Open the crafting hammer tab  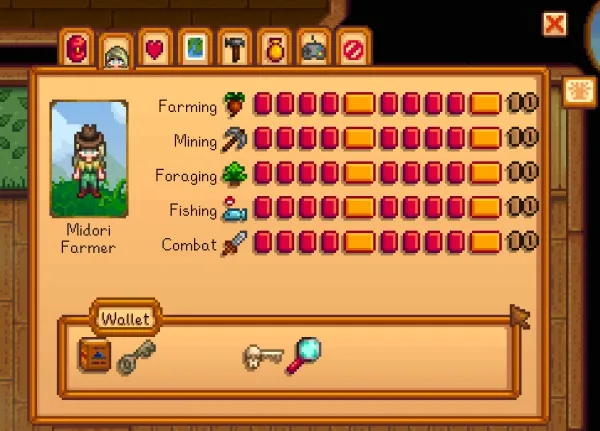tap(232, 47)
